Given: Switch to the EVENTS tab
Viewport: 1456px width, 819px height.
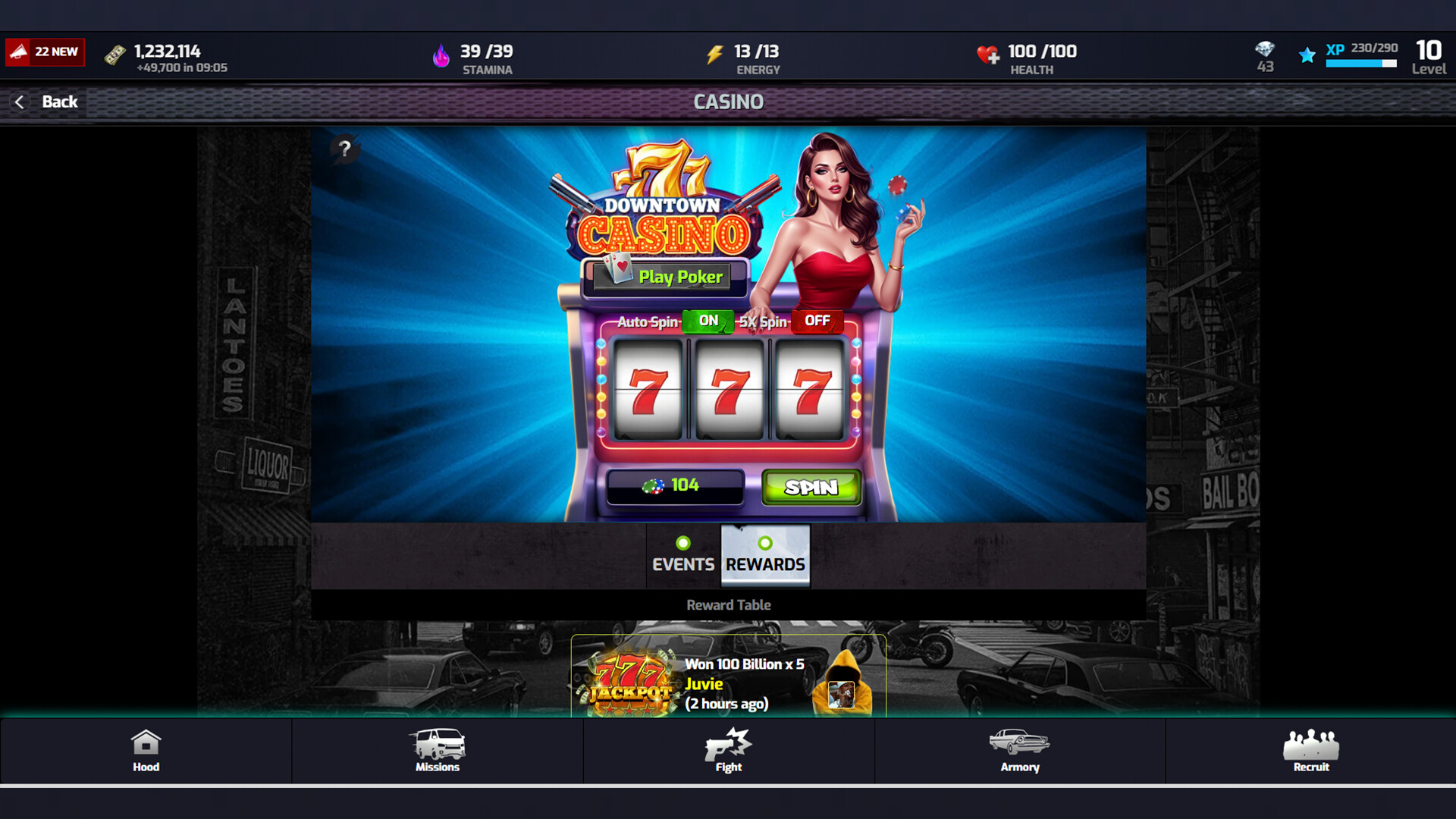Looking at the screenshot, I should [x=682, y=564].
